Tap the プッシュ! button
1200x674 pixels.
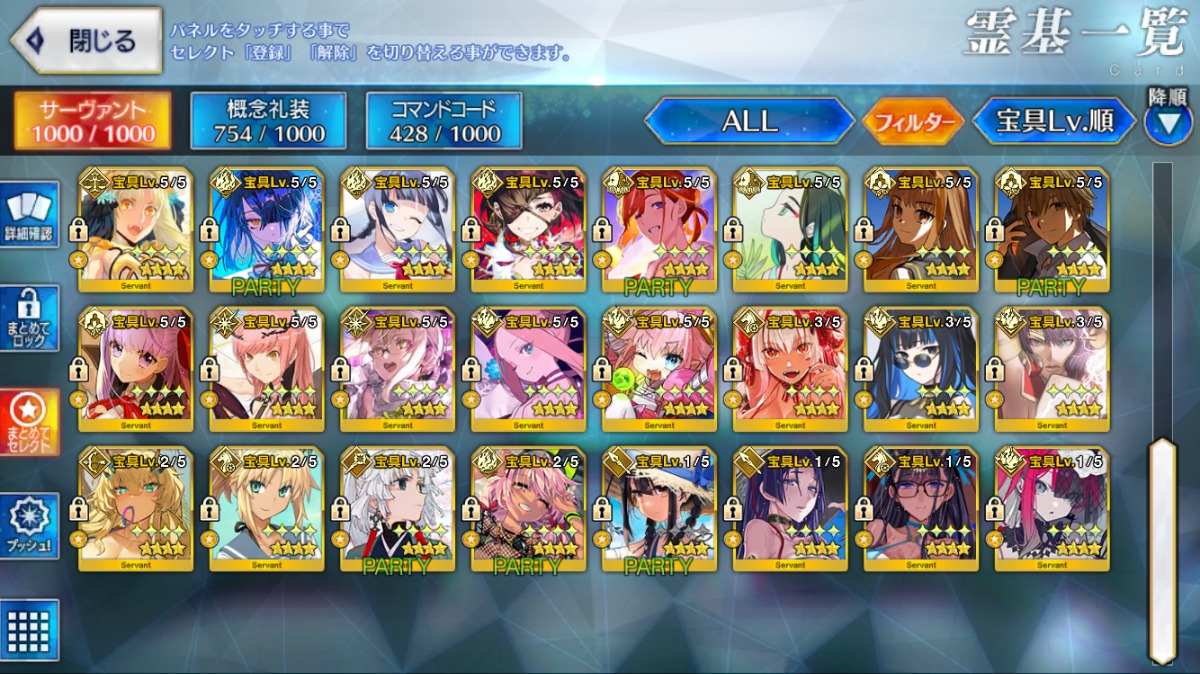[30, 526]
